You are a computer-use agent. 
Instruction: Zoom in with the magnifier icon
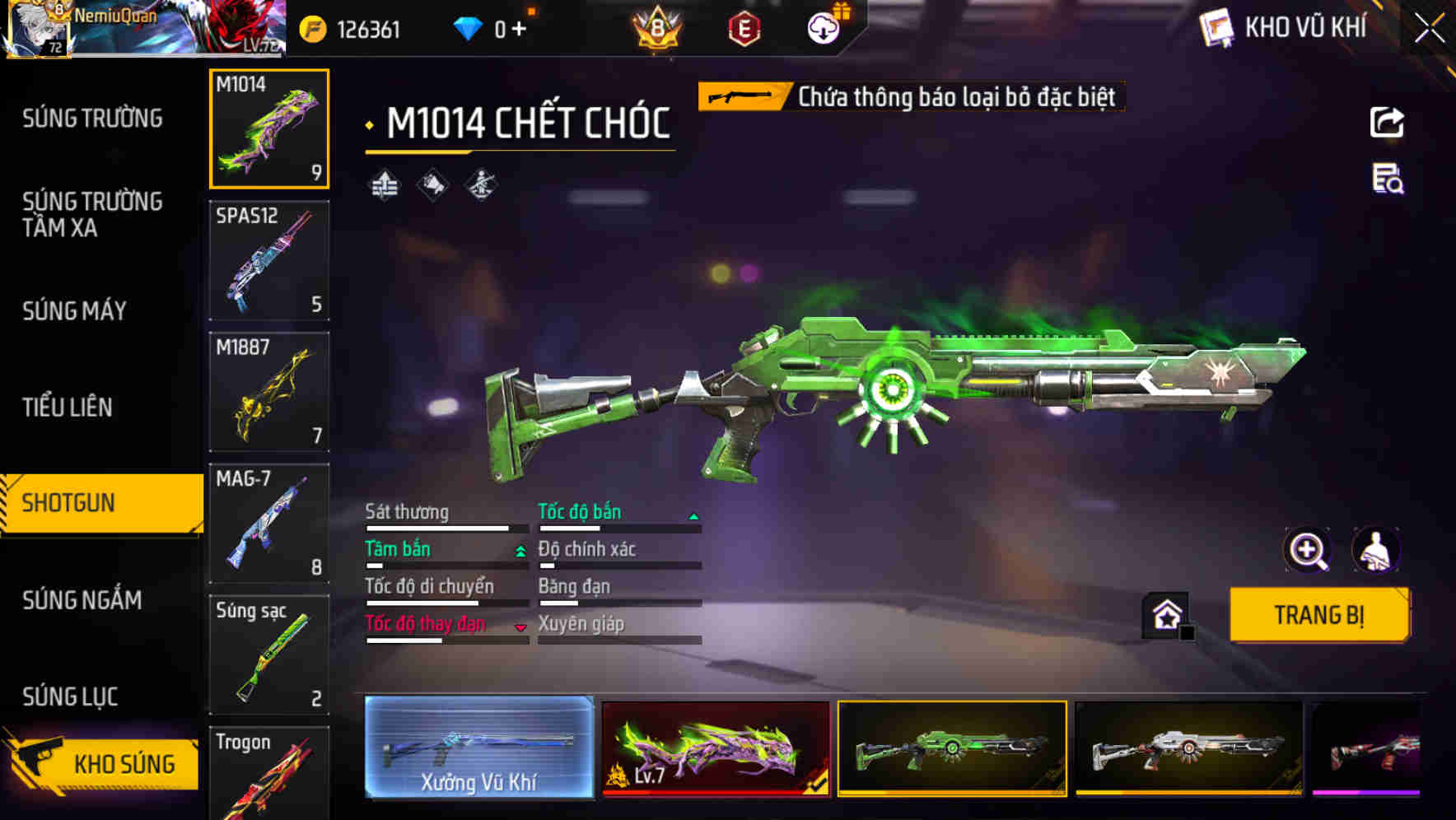pyautogui.click(x=1308, y=550)
